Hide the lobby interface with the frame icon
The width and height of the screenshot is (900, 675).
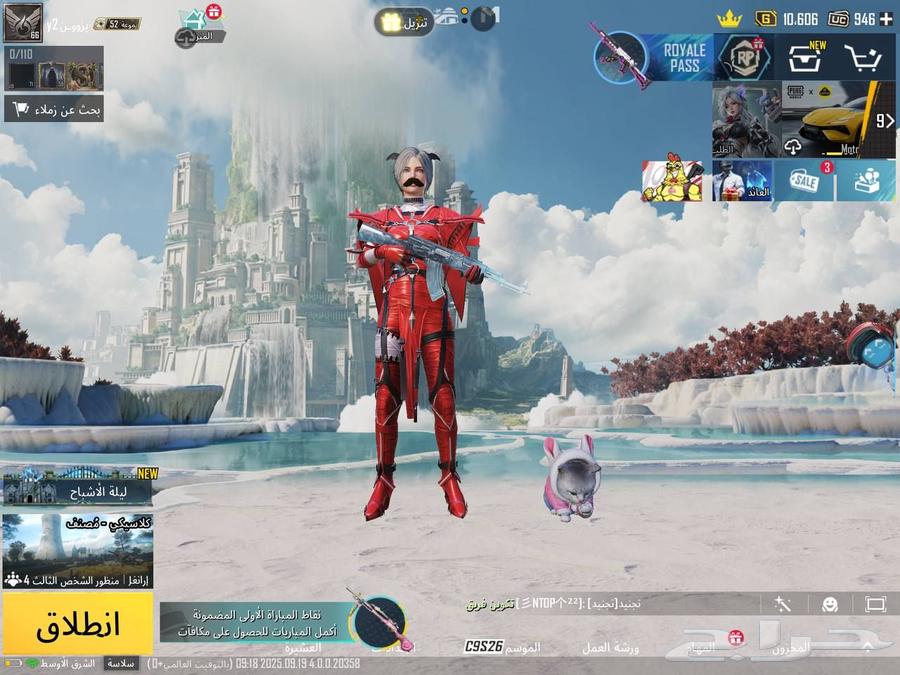876,604
